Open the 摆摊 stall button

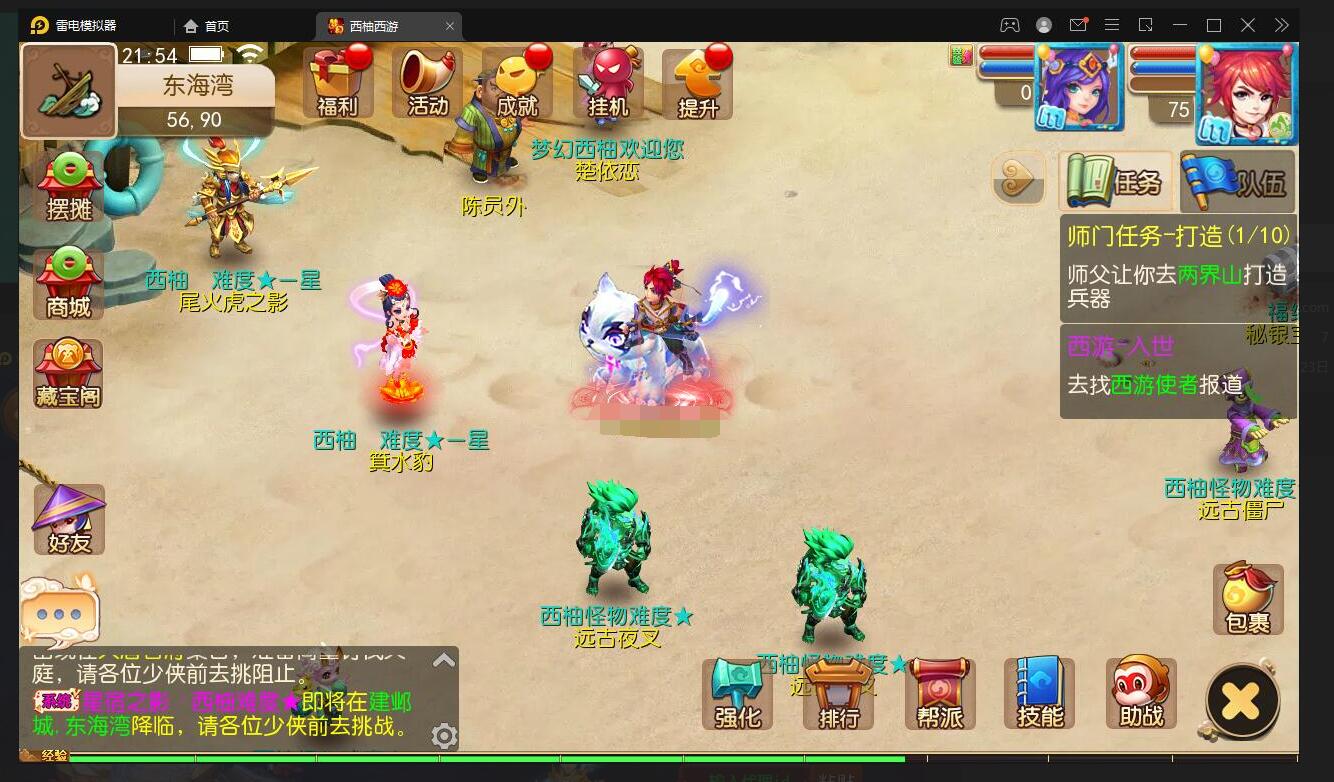click(x=69, y=187)
